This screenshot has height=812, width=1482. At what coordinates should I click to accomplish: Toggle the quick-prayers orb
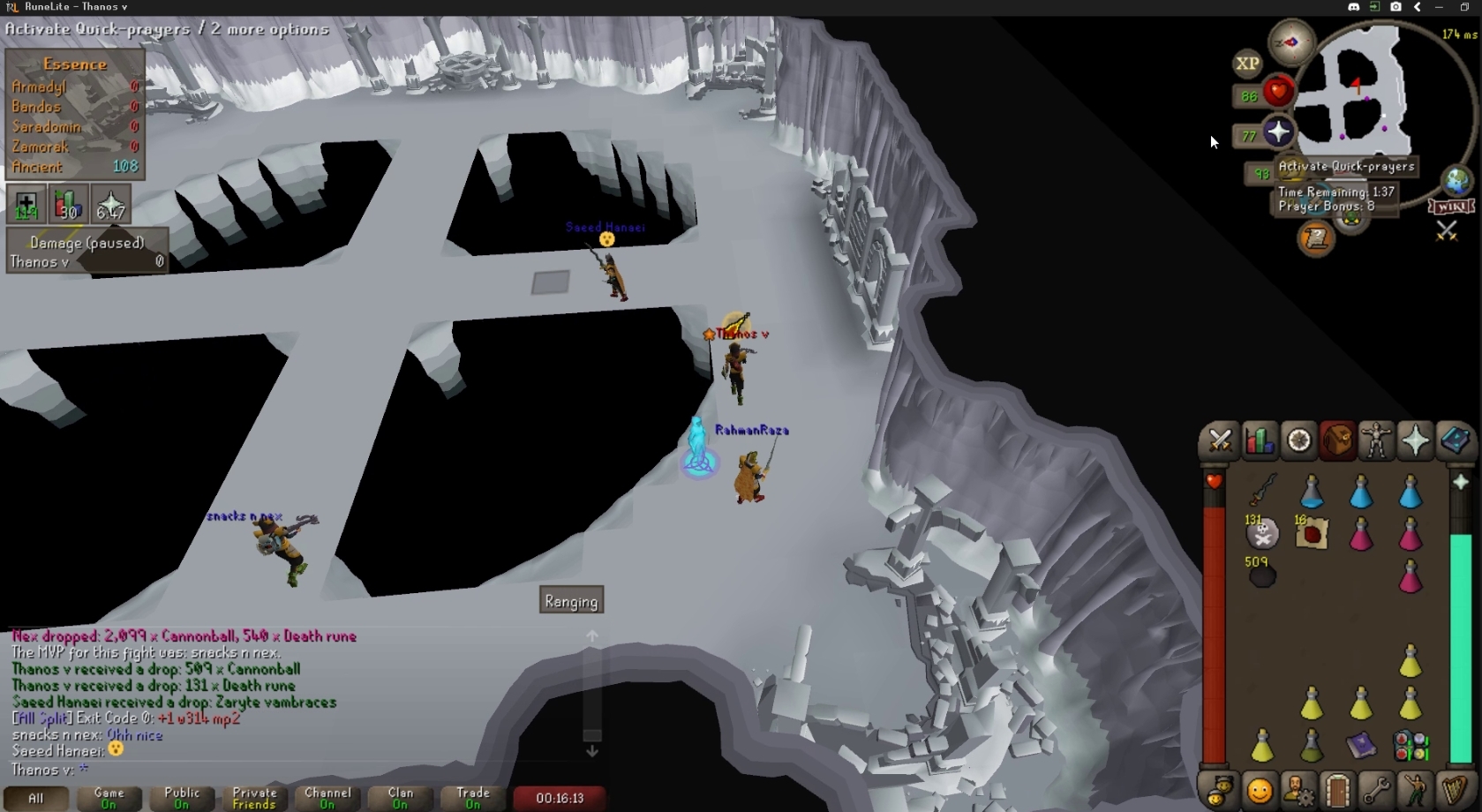click(x=1277, y=133)
